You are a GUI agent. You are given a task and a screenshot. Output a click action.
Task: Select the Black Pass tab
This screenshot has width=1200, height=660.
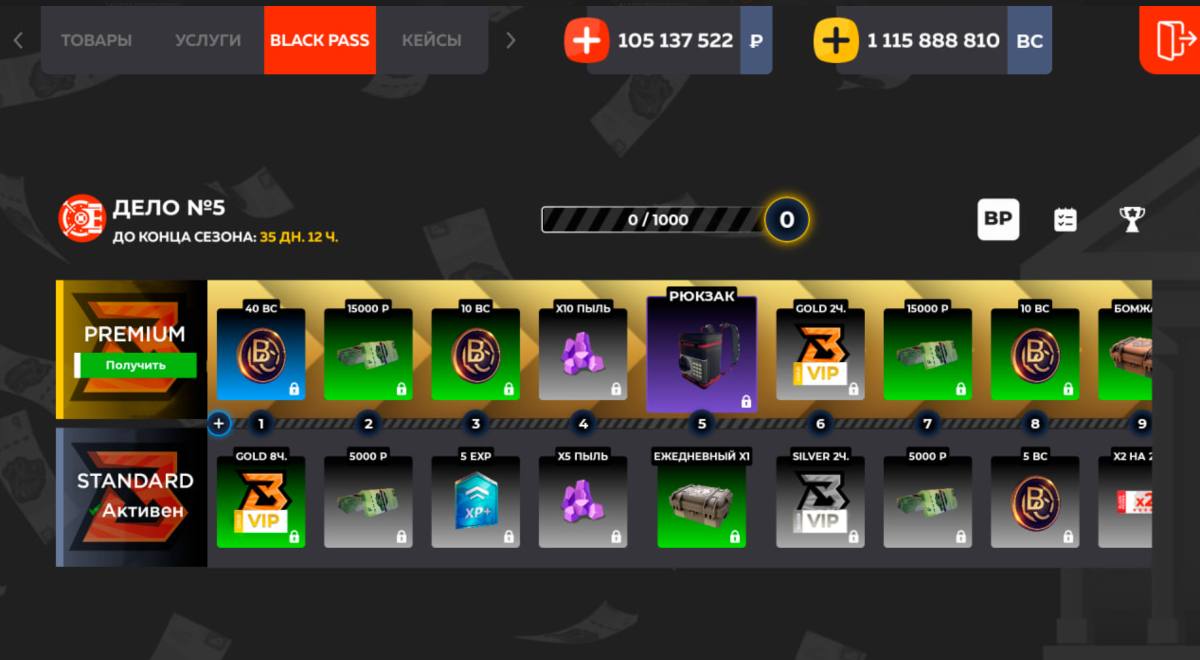coord(320,41)
